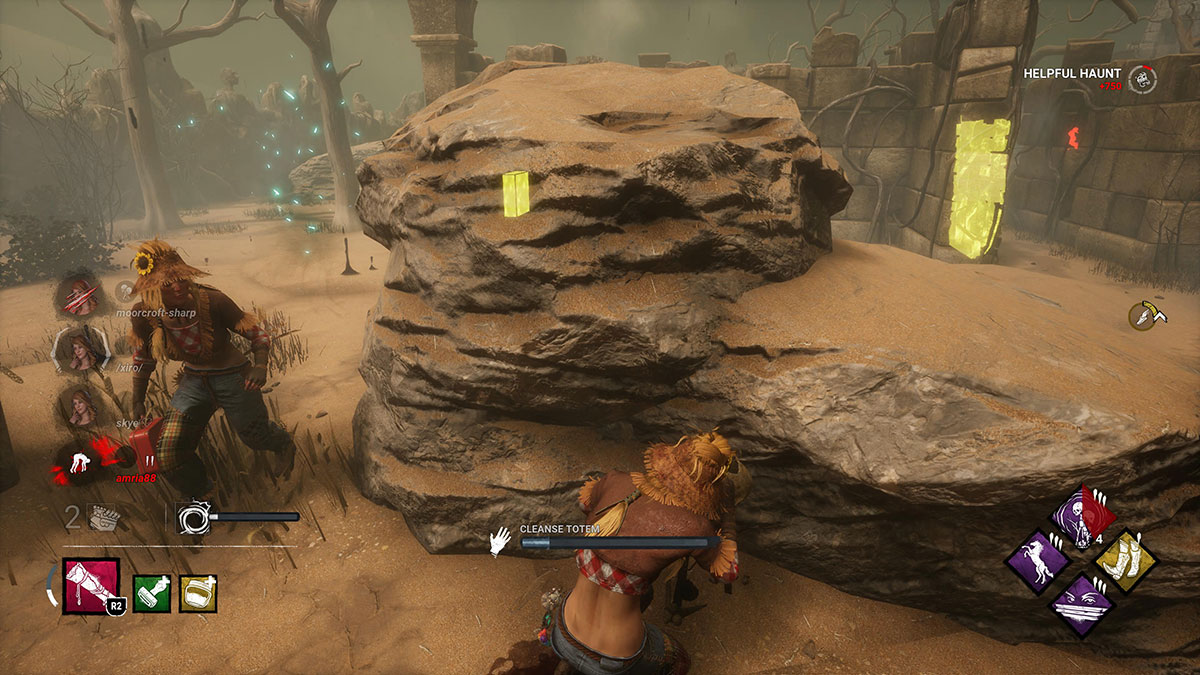
Task: Select the /xiro/ survivor portrait
Action: point(80,349)
